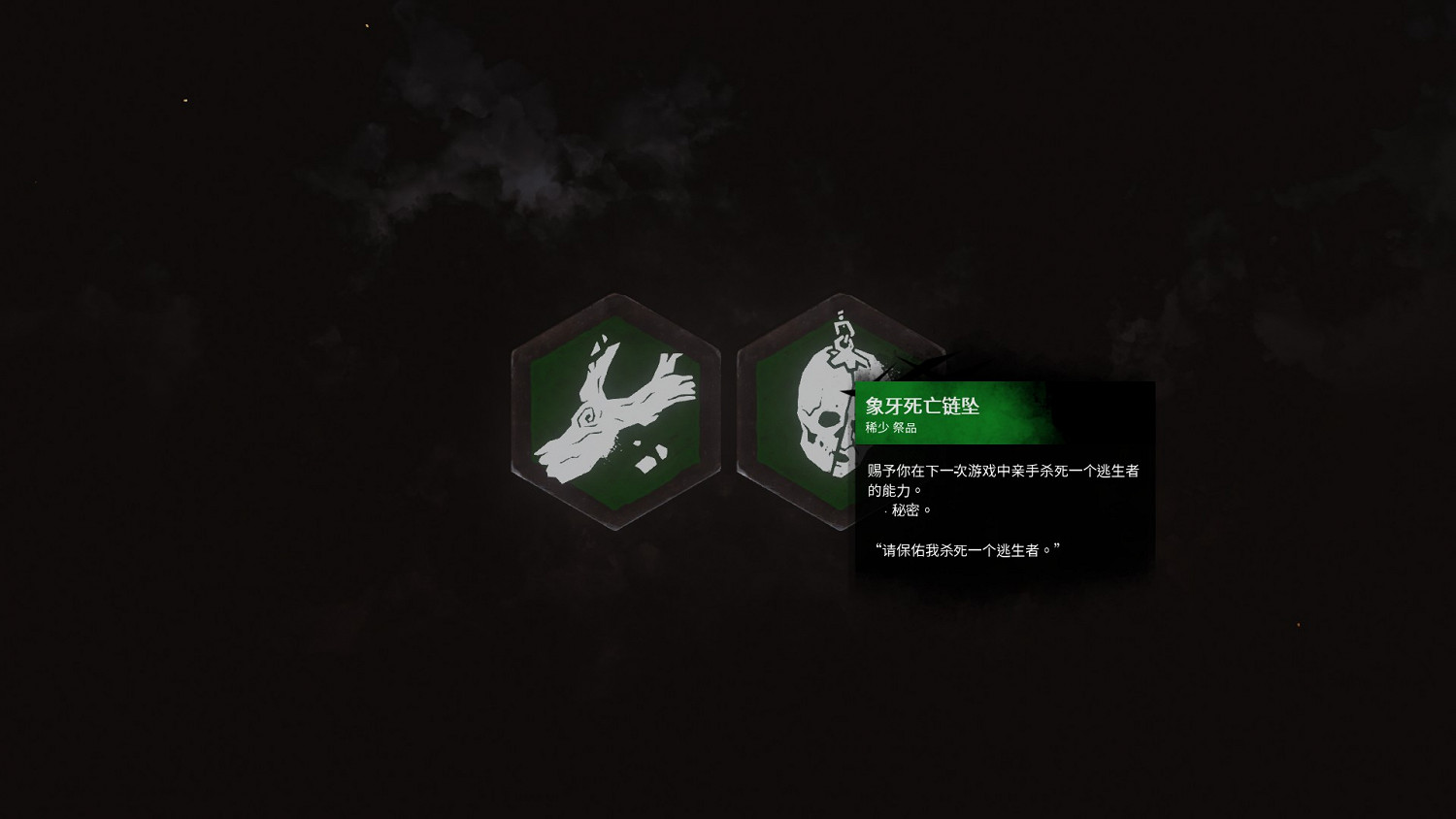The image size is (1456, 819).
Task: Click the 秘密 secret indicator text
Action: 910,508
